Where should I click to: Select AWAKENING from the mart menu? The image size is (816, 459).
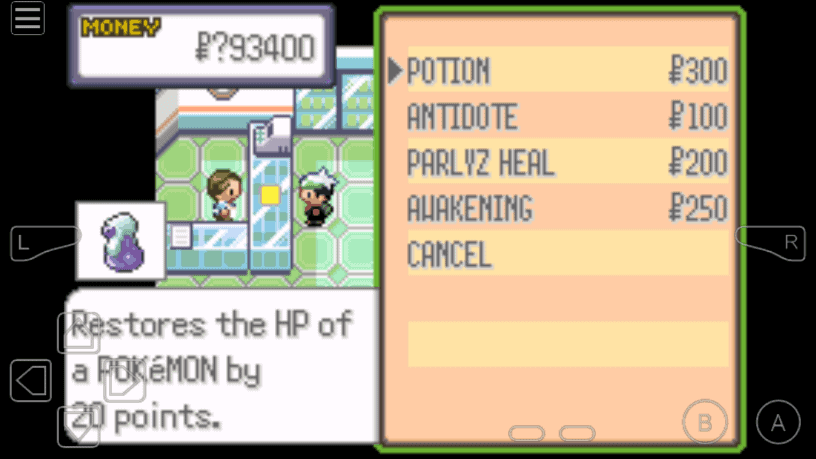pos(469,209)
